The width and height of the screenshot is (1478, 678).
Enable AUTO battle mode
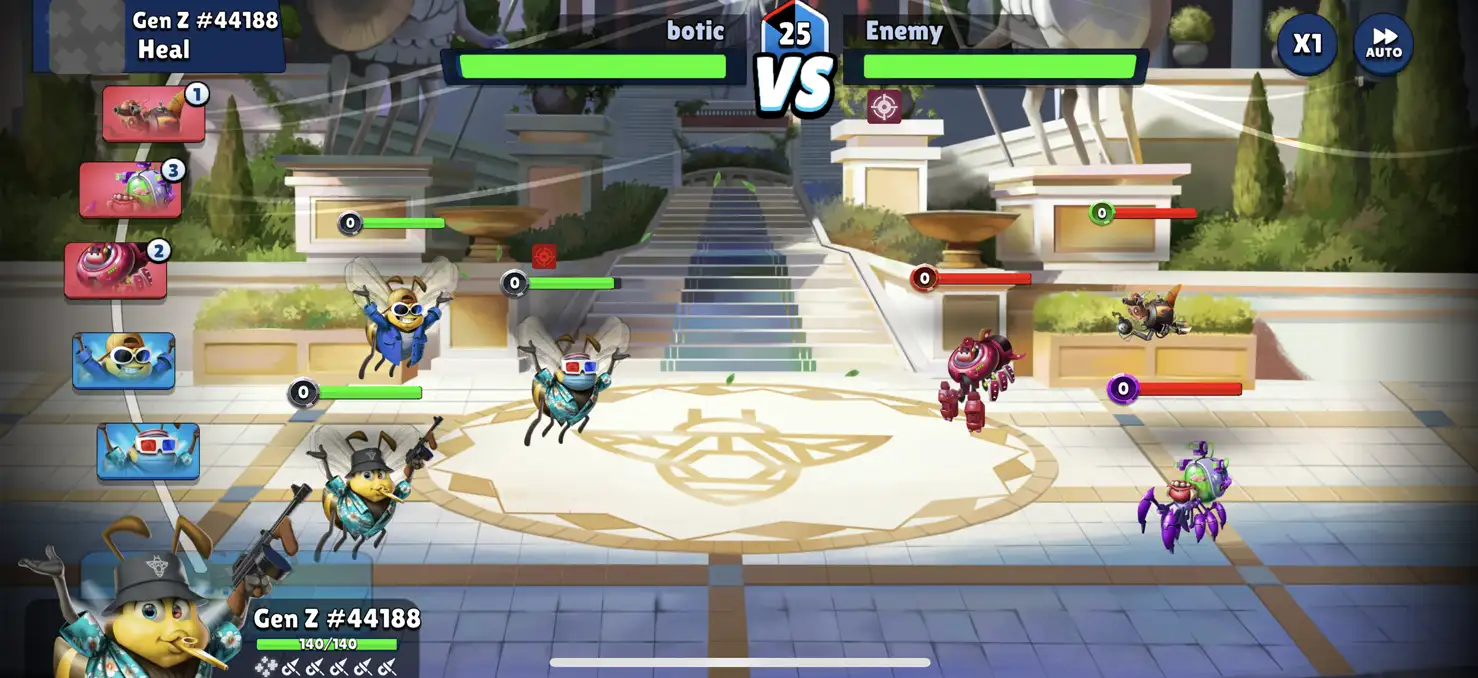click(1383, 45)
